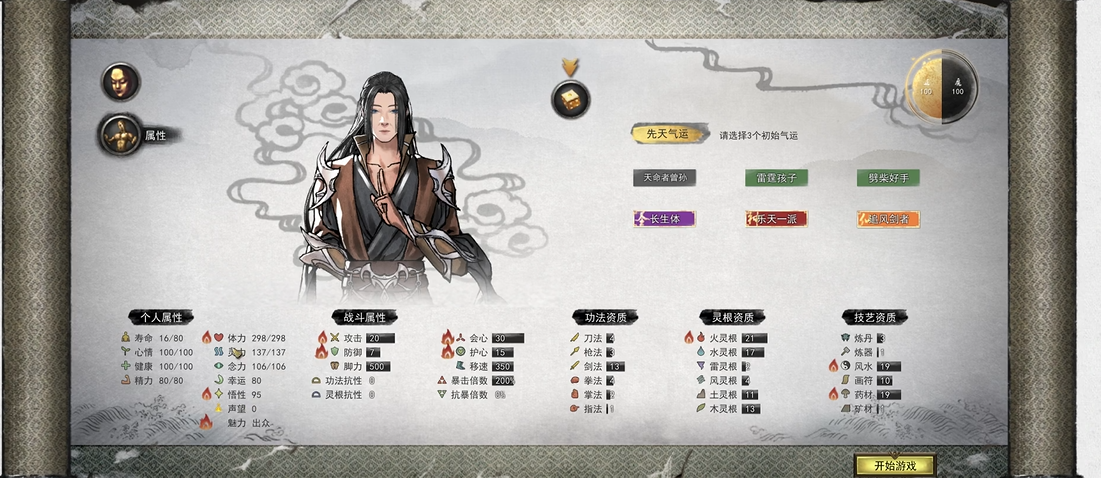This screenshot has height=478, width=1101.
Task: Open the face appearance tab
Action: (121, 81)
